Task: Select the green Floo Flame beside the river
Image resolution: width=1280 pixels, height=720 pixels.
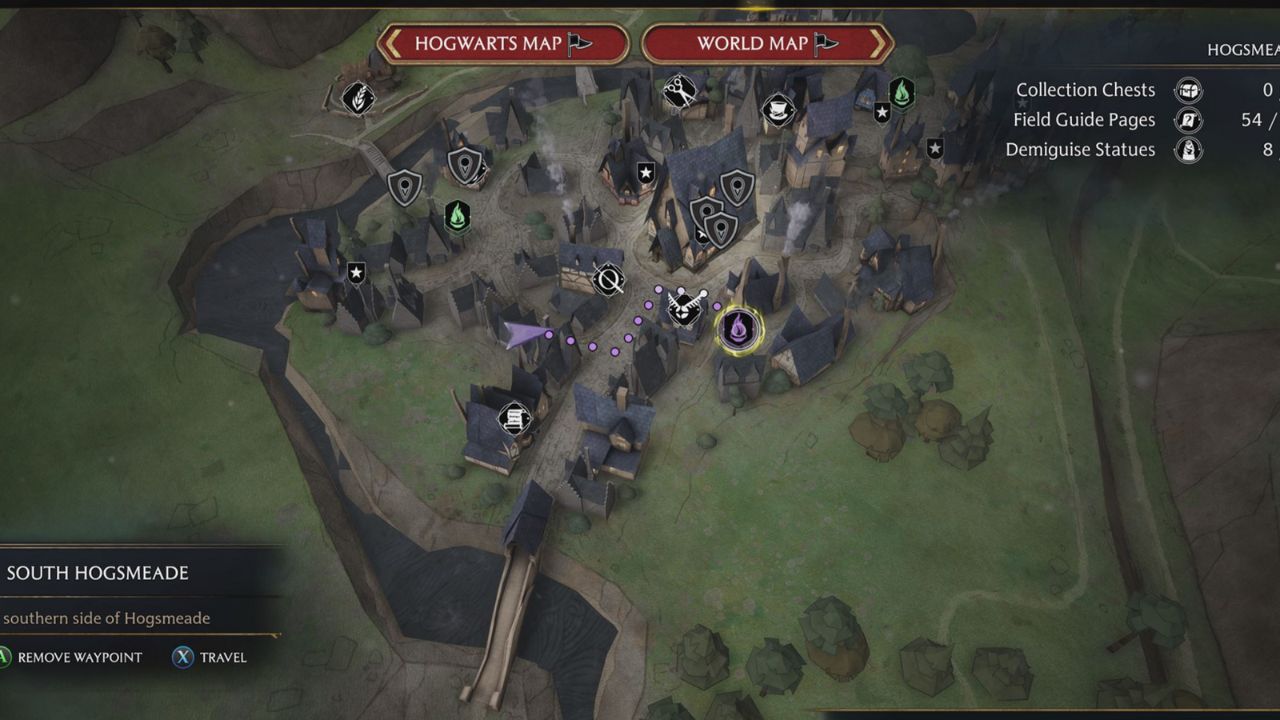Action: pyautogui.click(x=457, y=216)
